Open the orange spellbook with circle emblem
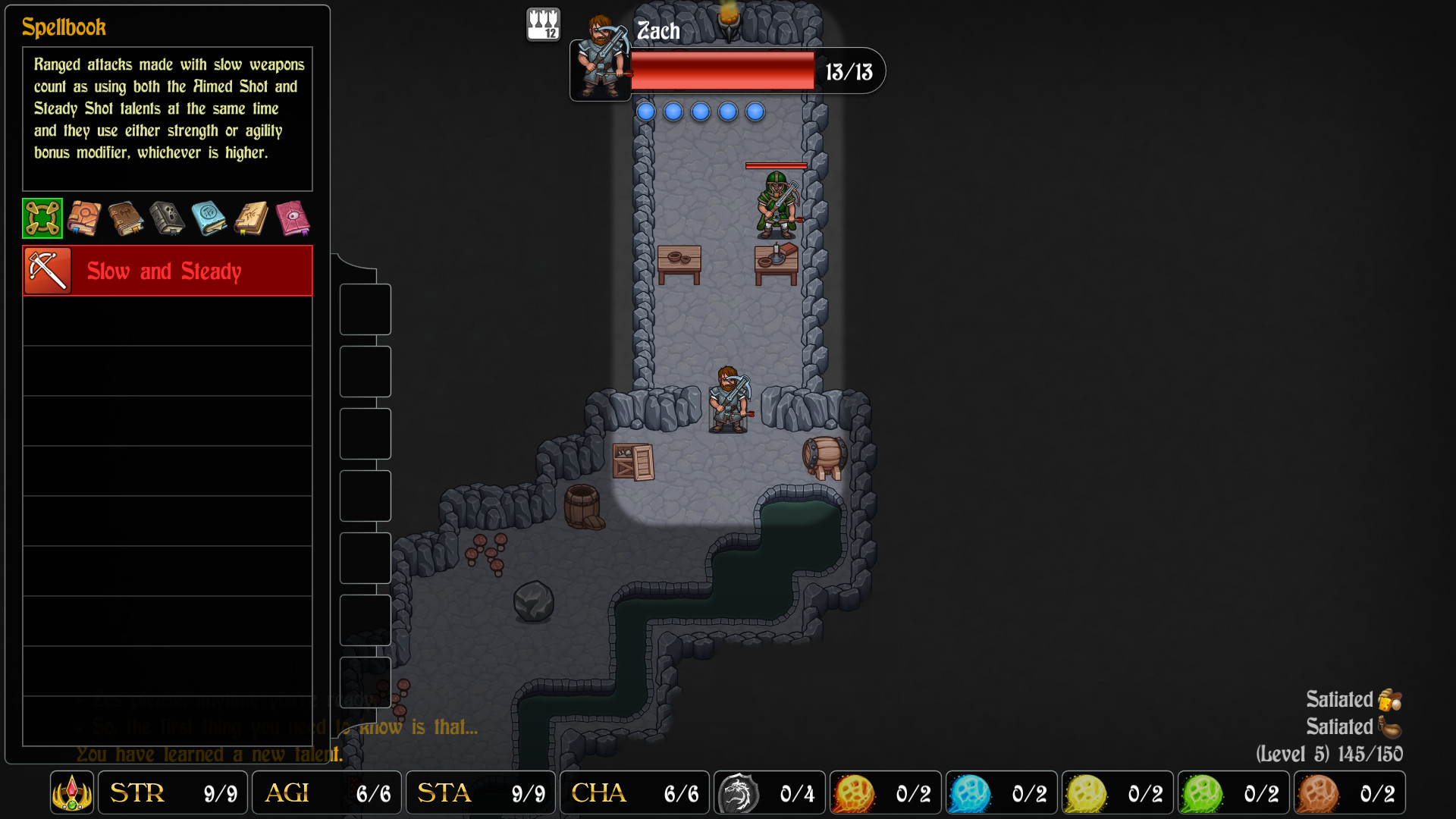 [x=84, y=218]
